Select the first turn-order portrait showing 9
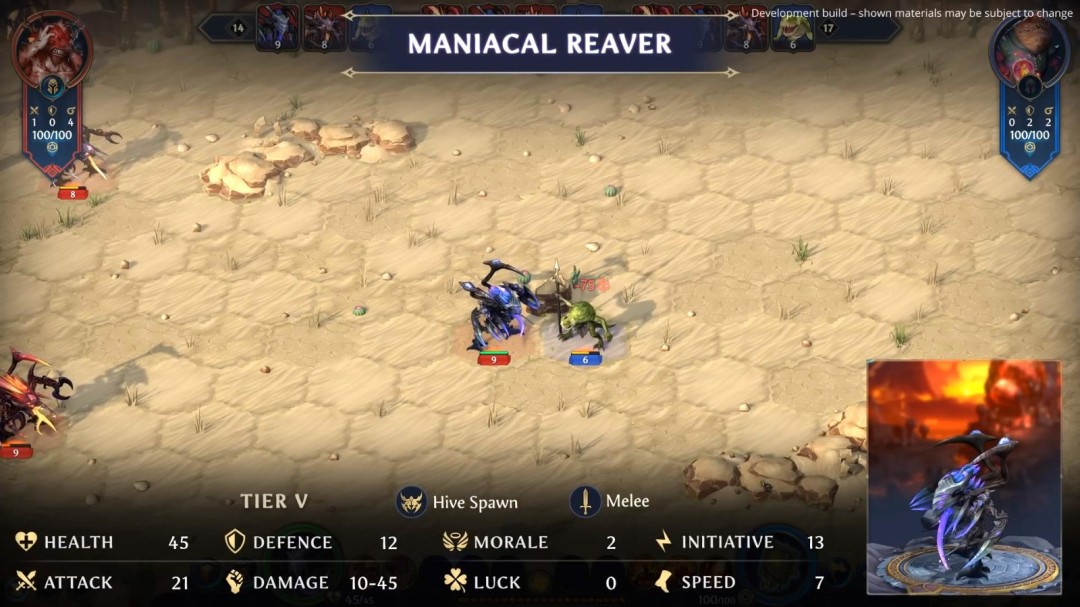 pyautogui.click(x=277, y=26)
